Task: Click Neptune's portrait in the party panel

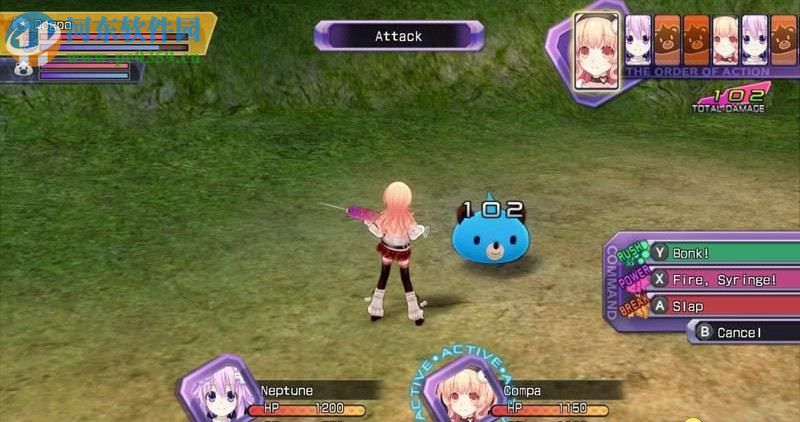Action: 215,394
